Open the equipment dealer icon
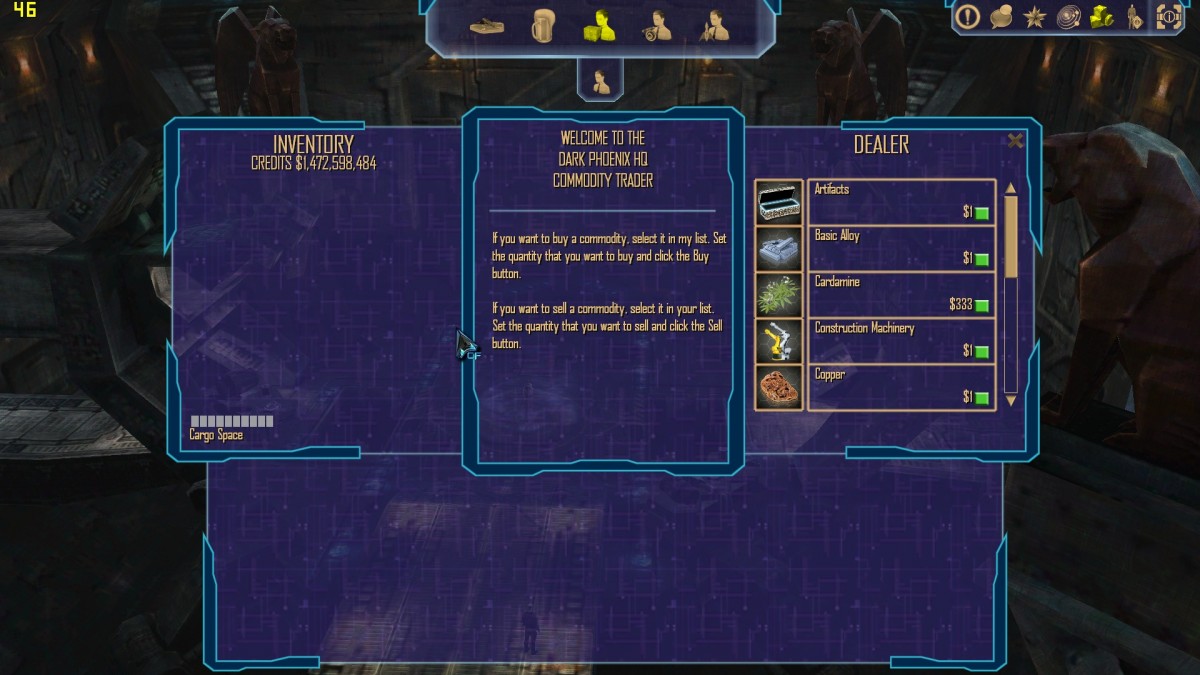1200x675 pixels. 656,26
